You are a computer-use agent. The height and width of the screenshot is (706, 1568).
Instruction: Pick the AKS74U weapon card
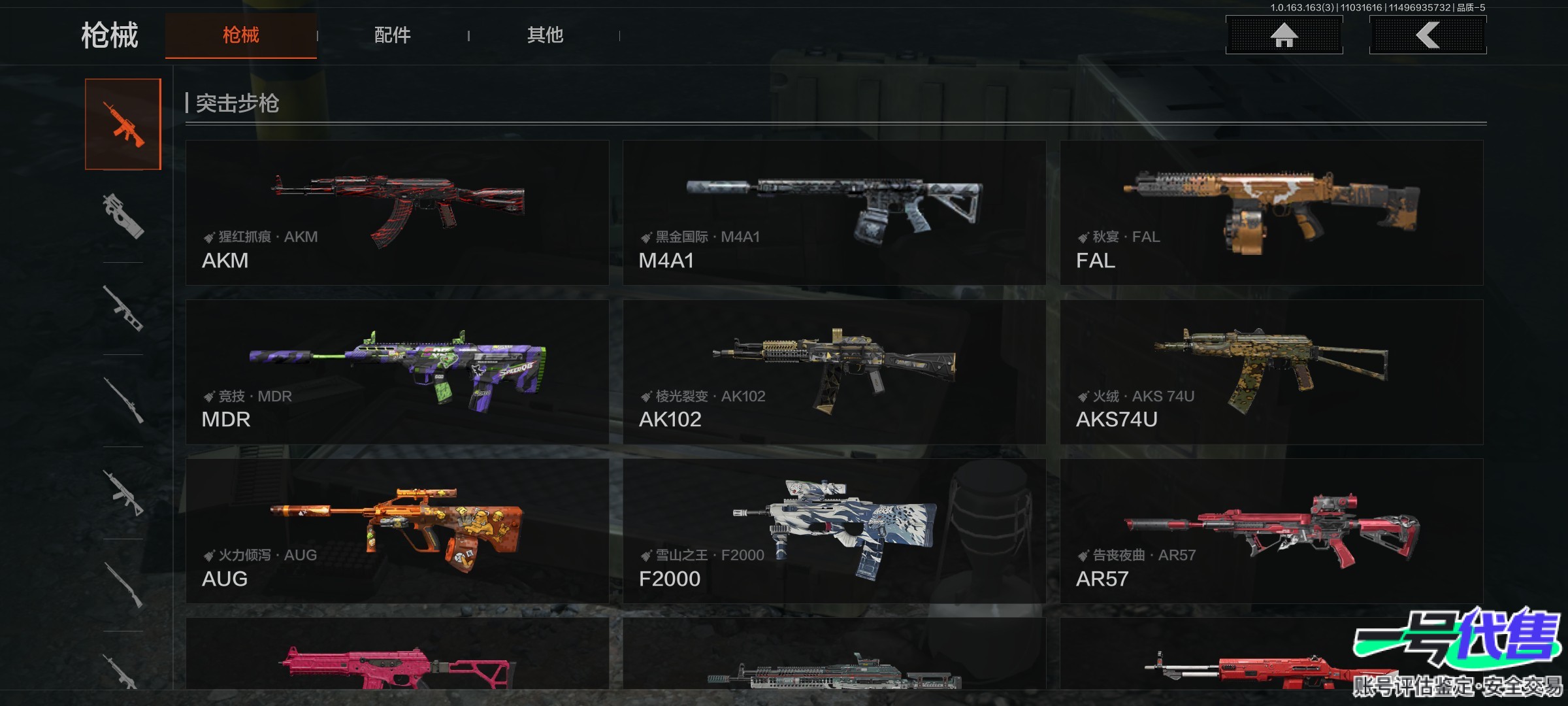tap(1271, 372)
